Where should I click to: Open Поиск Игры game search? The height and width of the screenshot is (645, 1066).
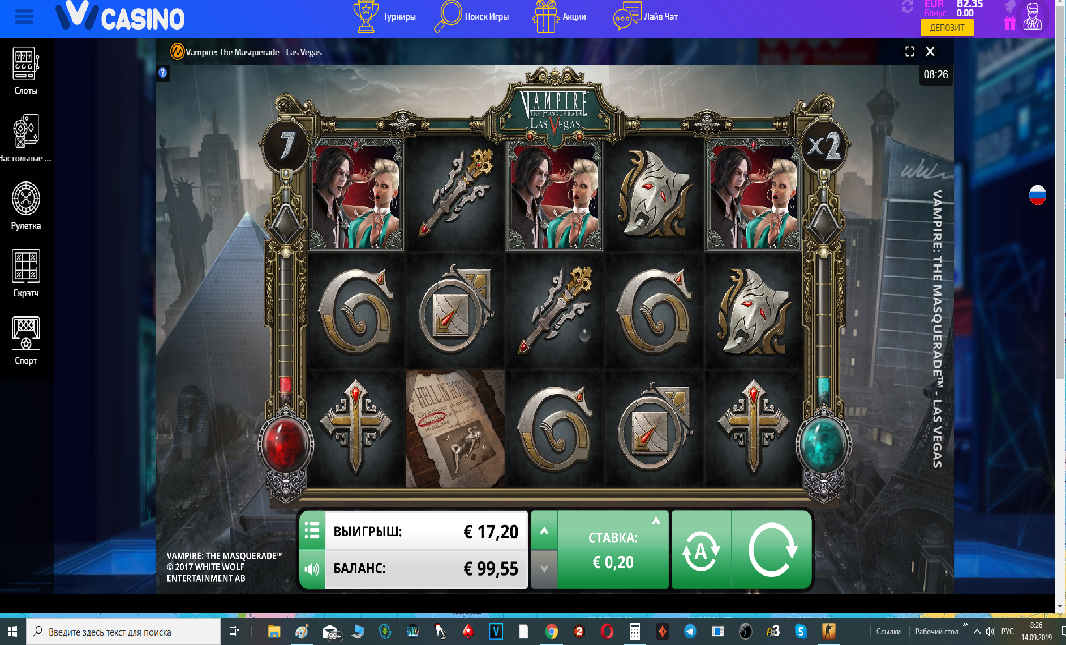473,17
